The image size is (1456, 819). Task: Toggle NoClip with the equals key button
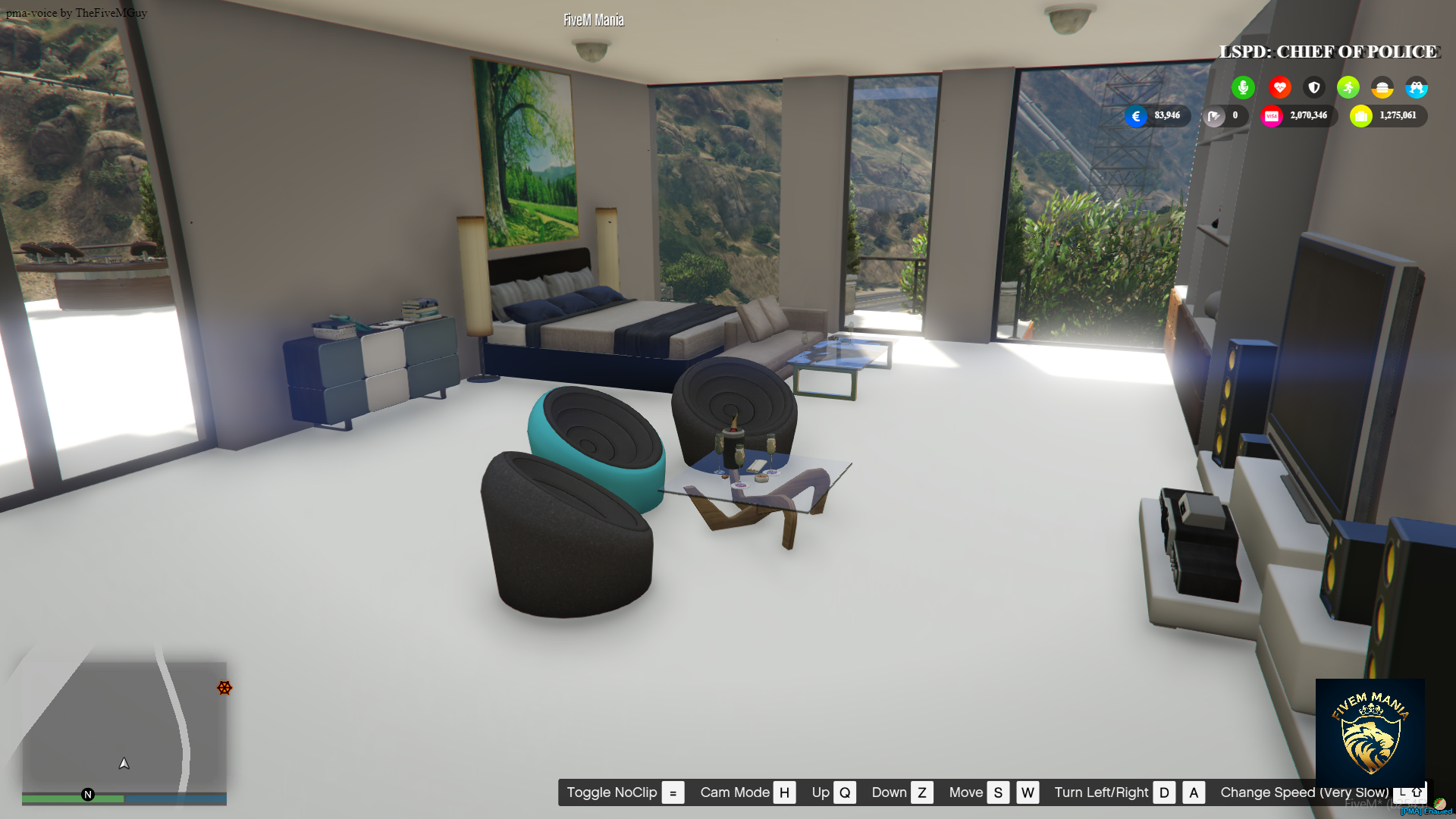[x=672, y=792]
